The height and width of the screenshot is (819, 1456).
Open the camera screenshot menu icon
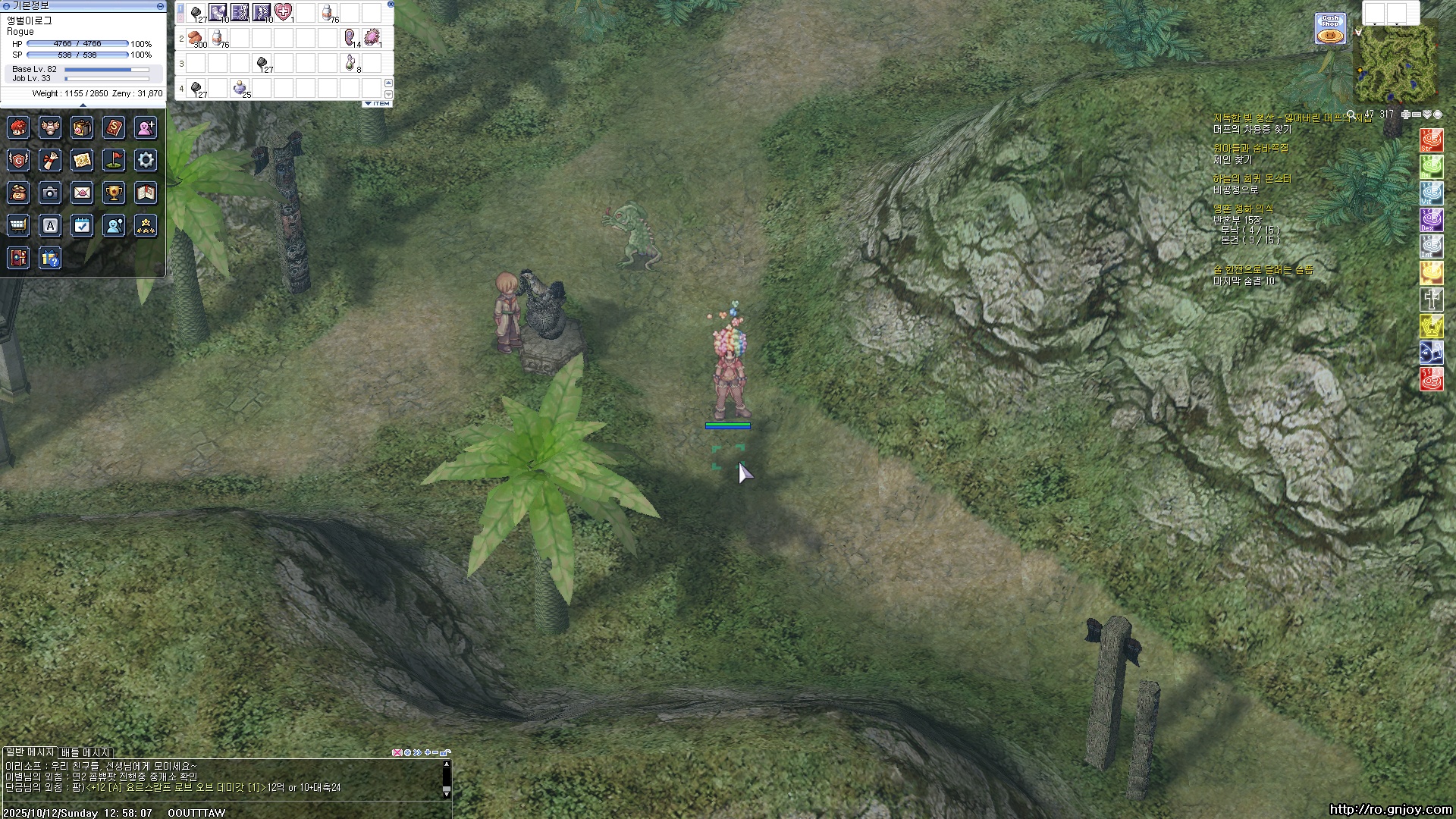point(50,193)
